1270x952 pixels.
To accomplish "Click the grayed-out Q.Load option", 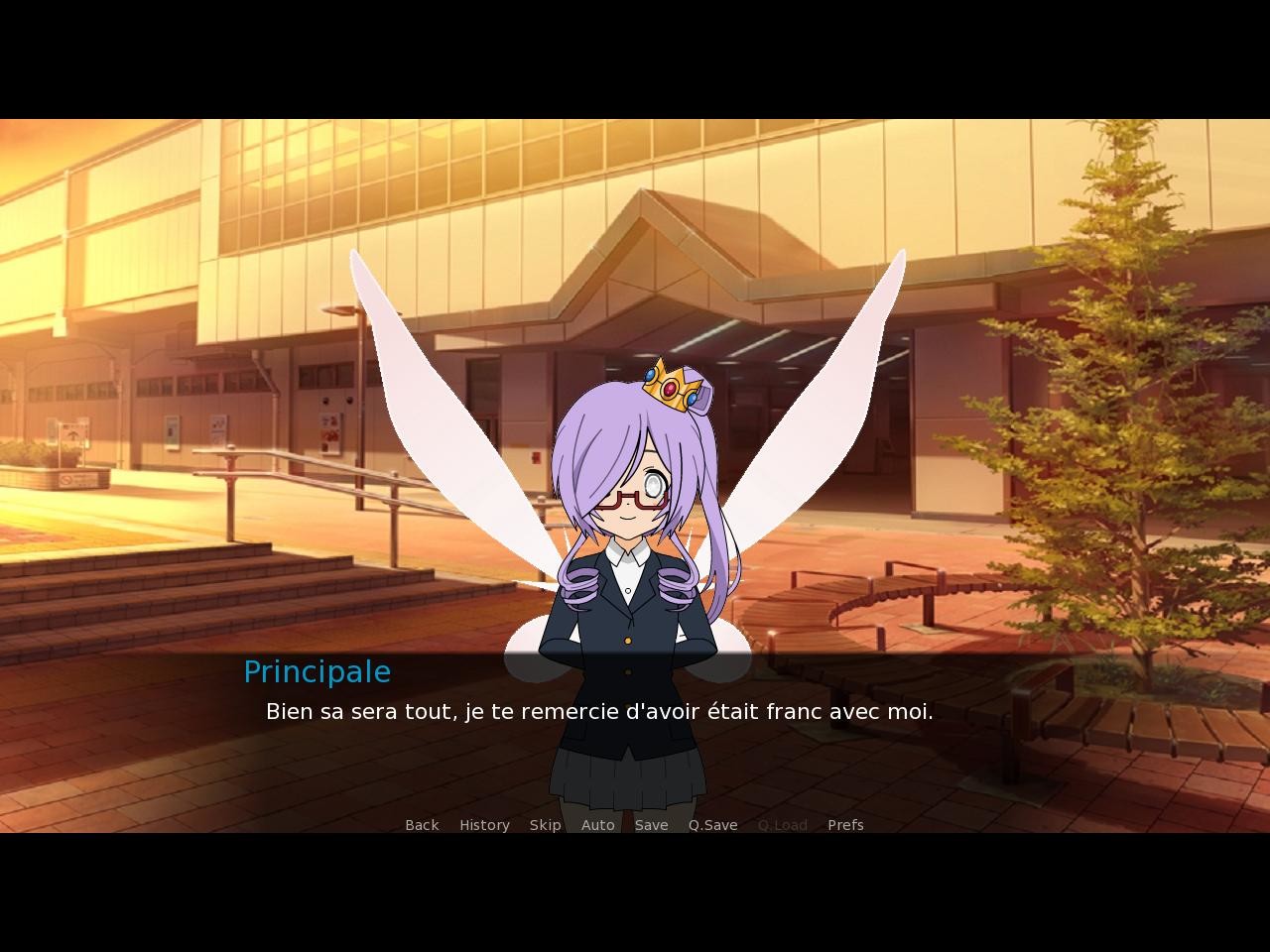I will click(782, 824).
